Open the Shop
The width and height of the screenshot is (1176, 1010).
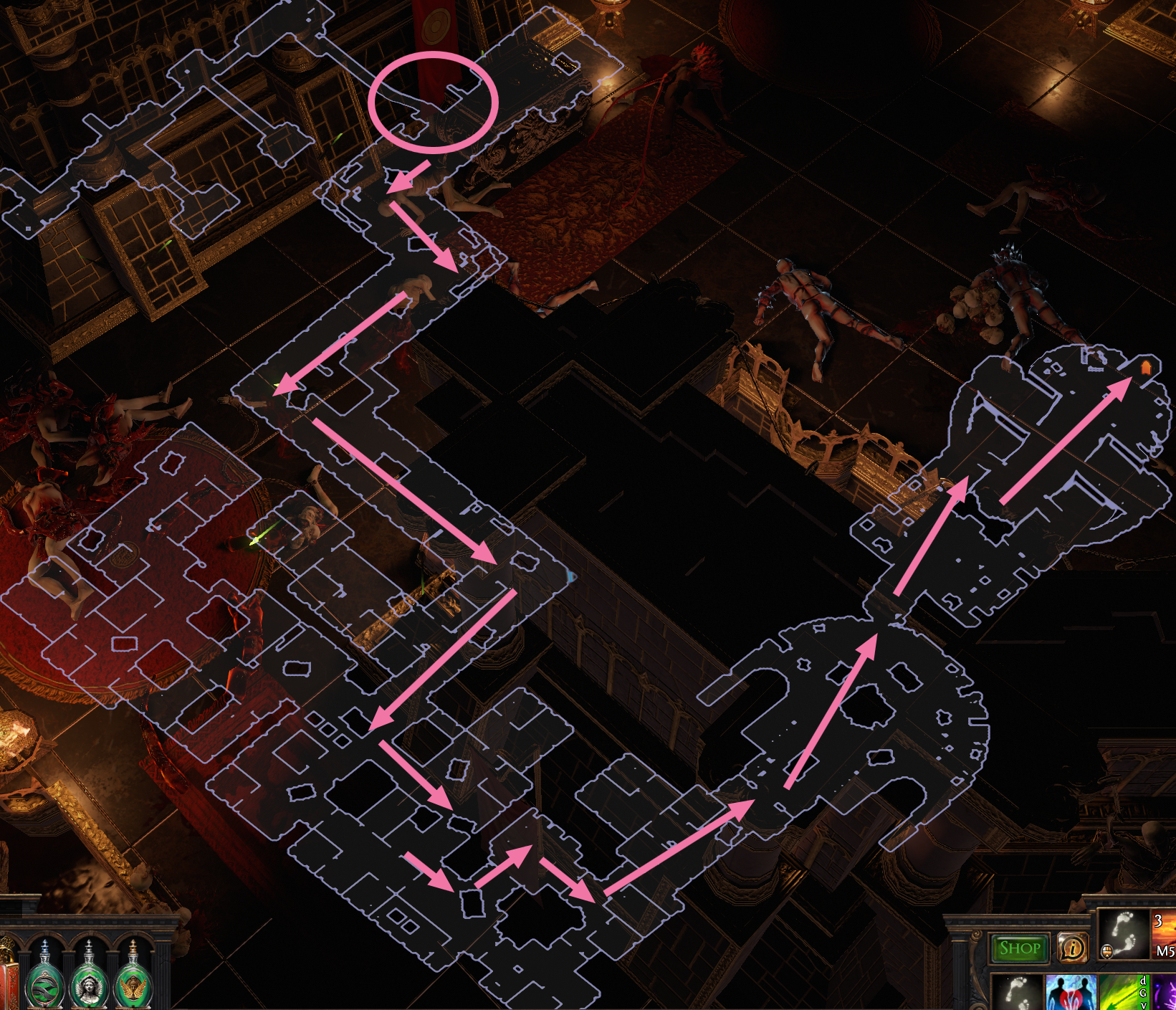click(1020, 947)
